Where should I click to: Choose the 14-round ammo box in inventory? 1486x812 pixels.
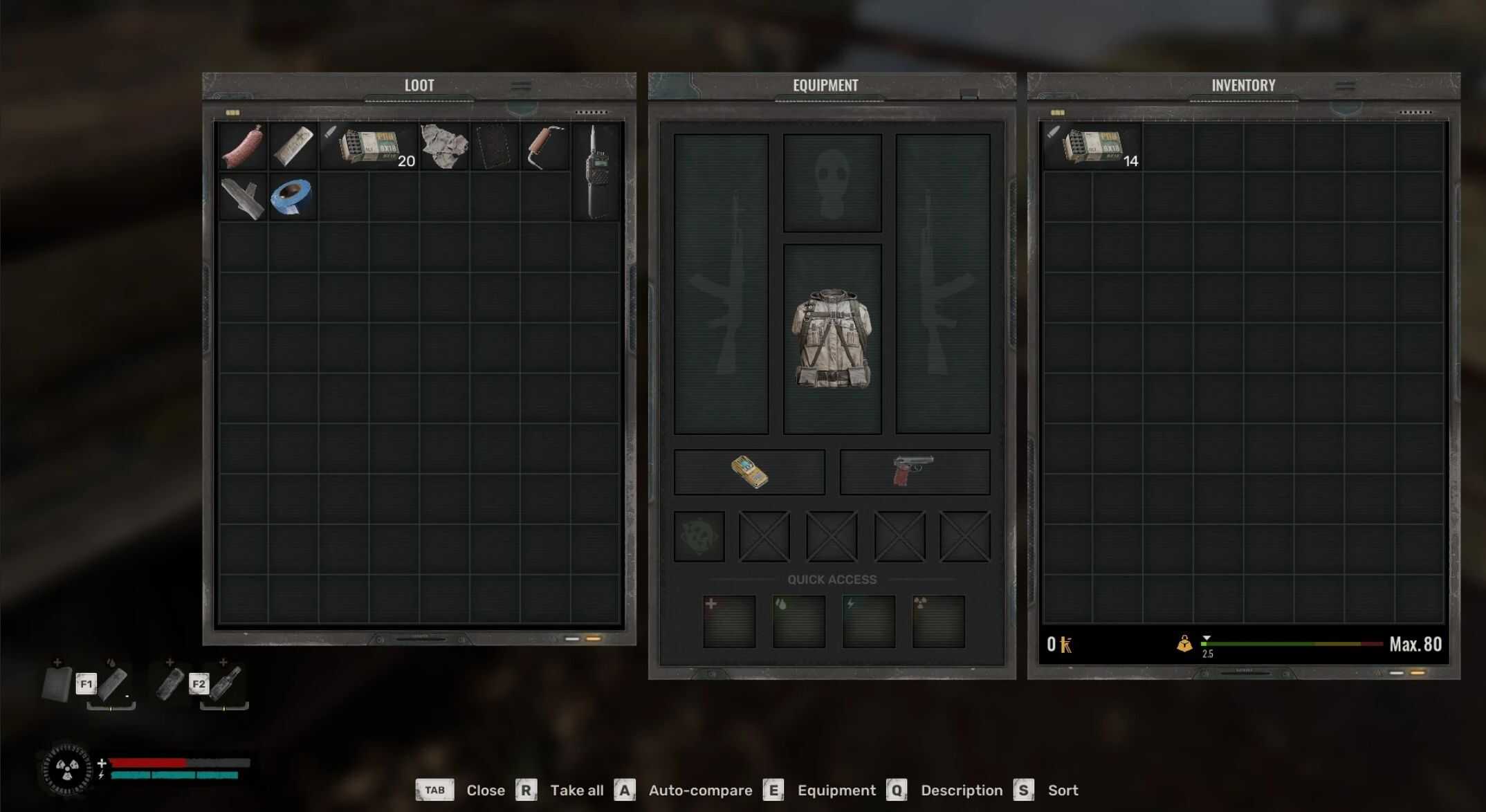(x=1093, y=147)
